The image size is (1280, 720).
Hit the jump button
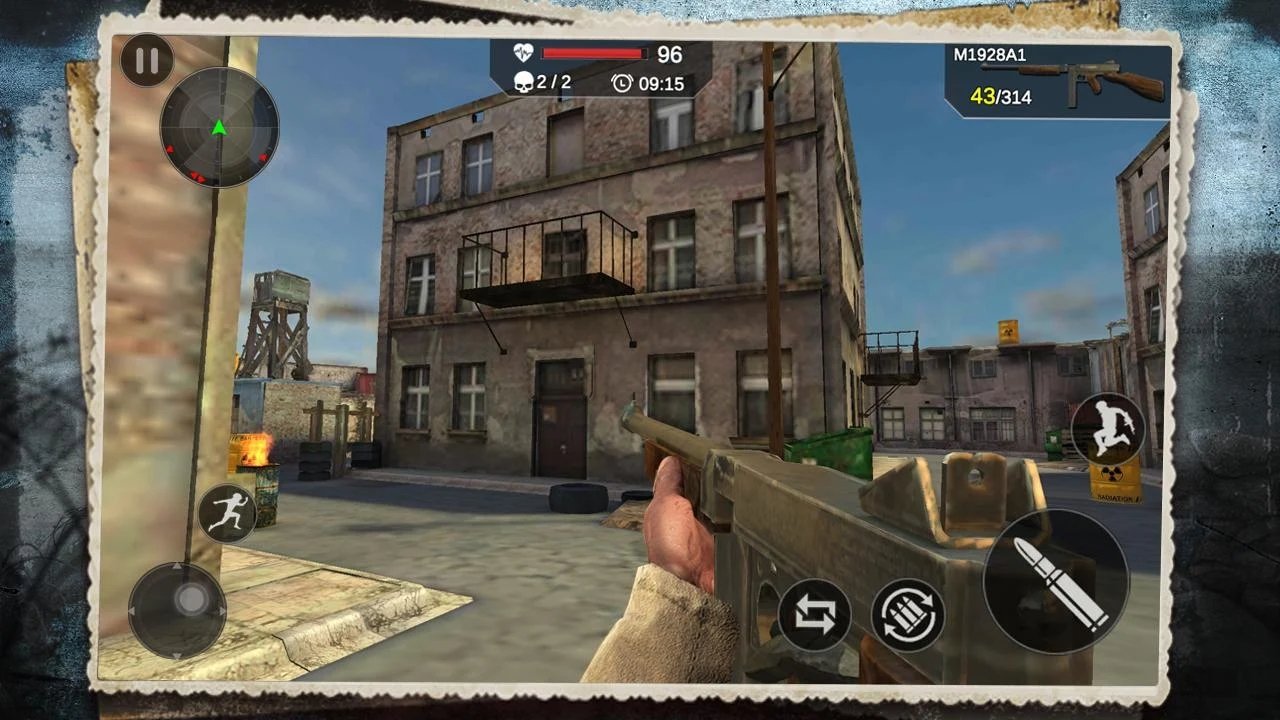(1108, 429)
